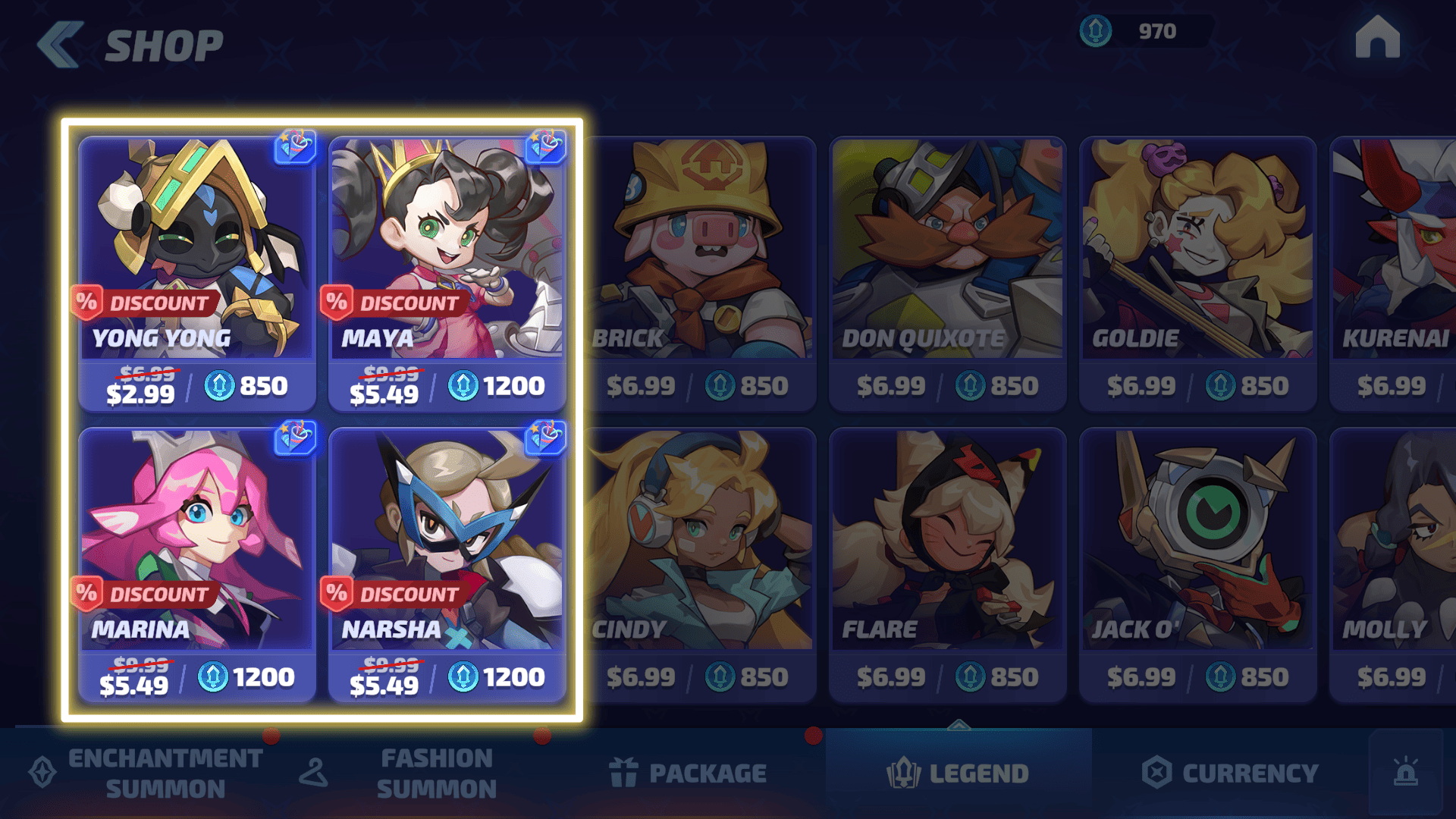The height and width of the screenshot is (819, 1456).
Task: Switch to the Enchantment Summon tab
Action: pos(148,773)
